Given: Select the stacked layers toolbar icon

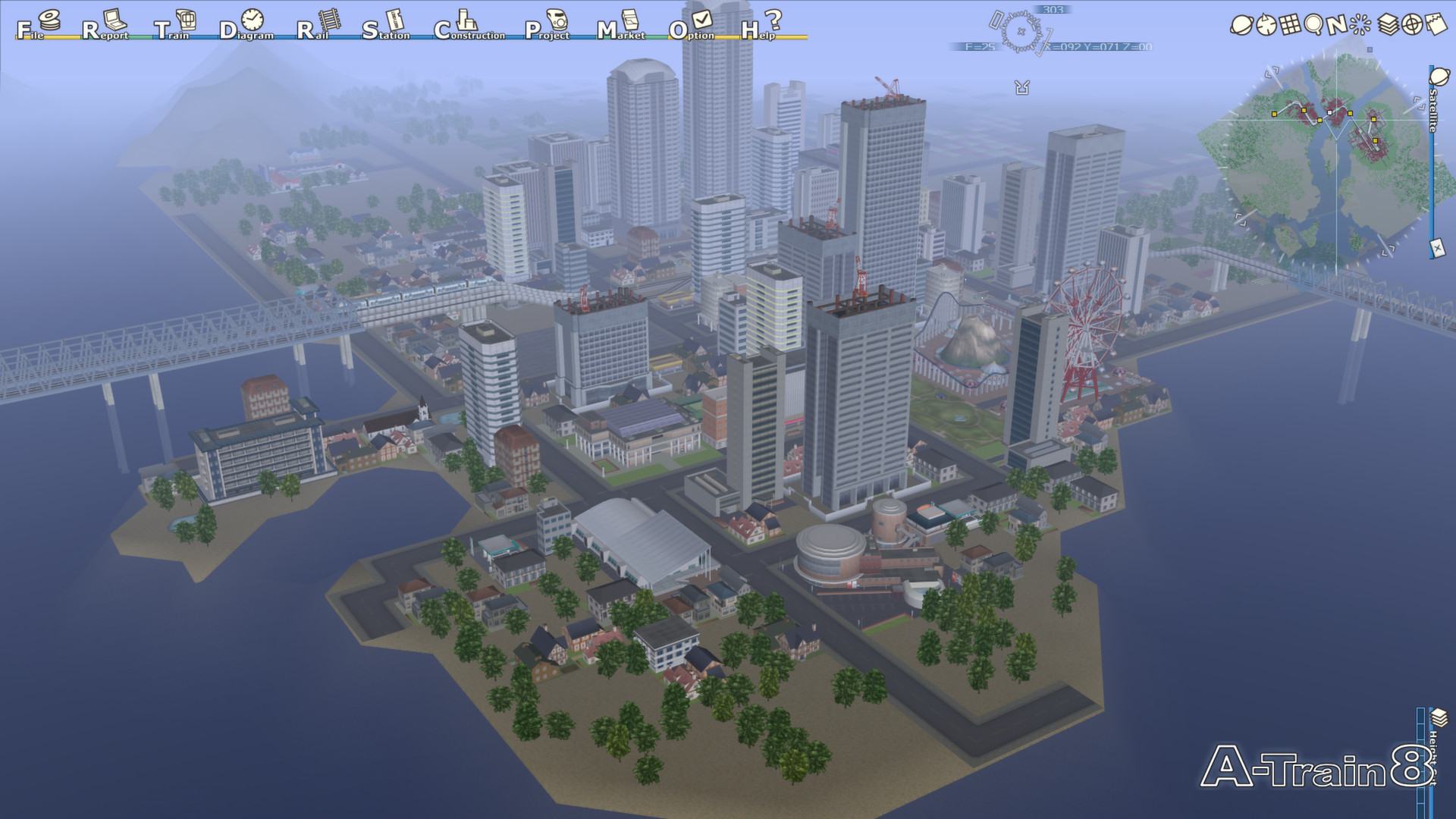Looking at the screenshot, I should click(x=1387, y=25).
